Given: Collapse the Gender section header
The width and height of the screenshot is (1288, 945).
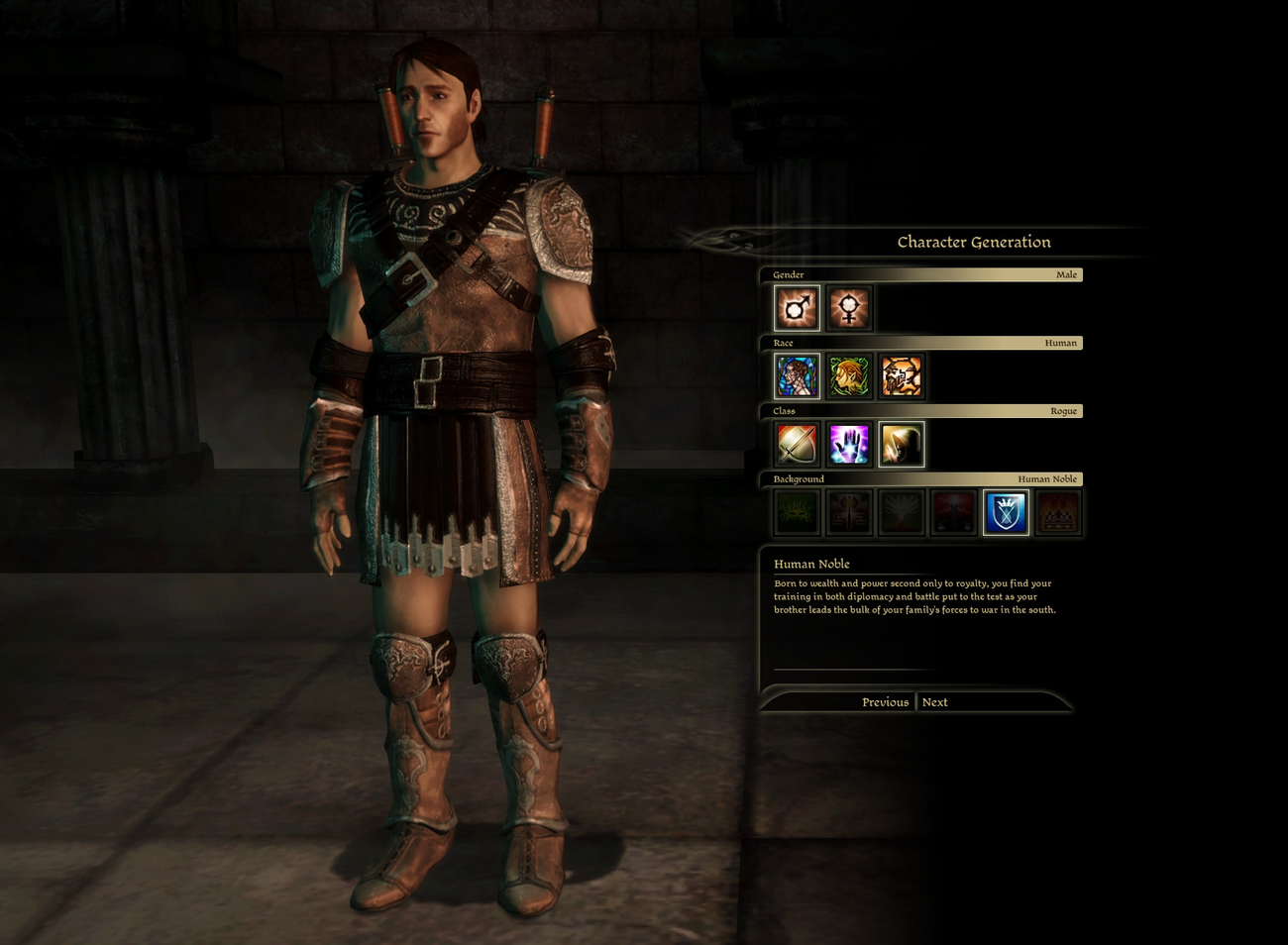Looking at the screenshot, I should pos(921,274).
